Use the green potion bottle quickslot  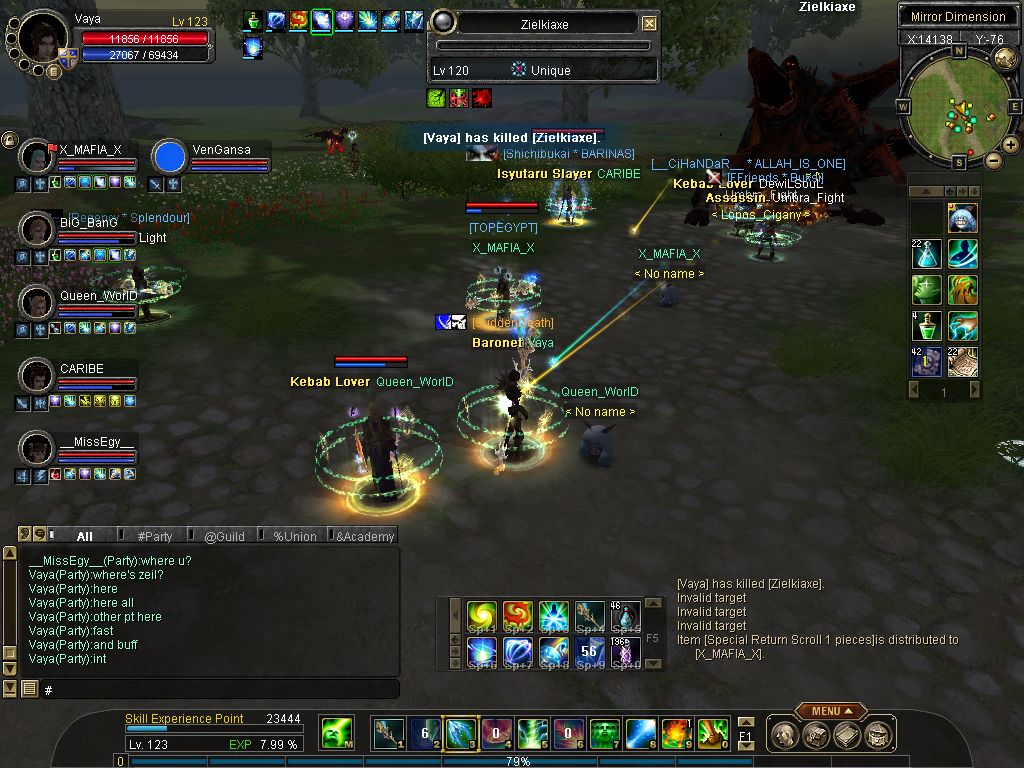click(x=927, y=326)
